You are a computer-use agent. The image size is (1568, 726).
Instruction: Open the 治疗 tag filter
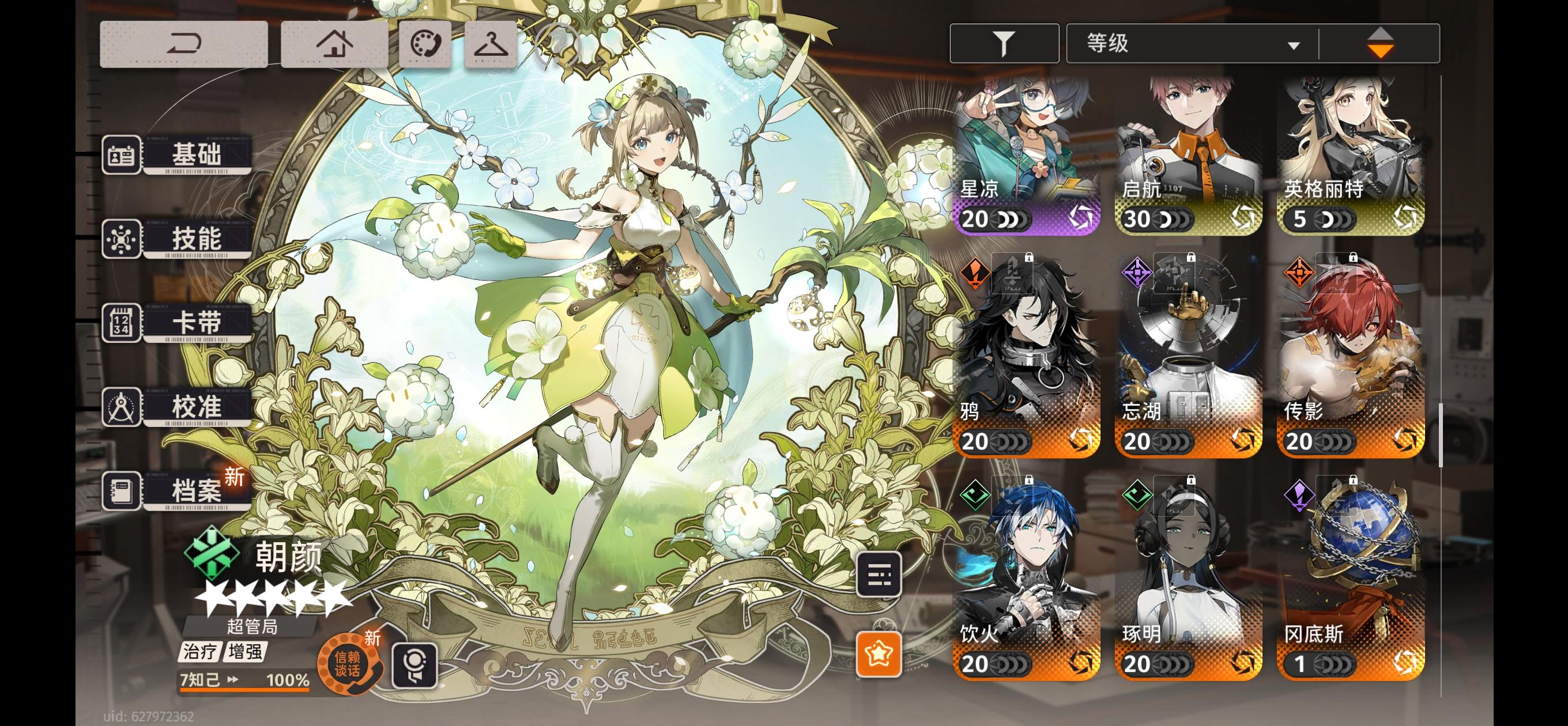coord(201,650)
